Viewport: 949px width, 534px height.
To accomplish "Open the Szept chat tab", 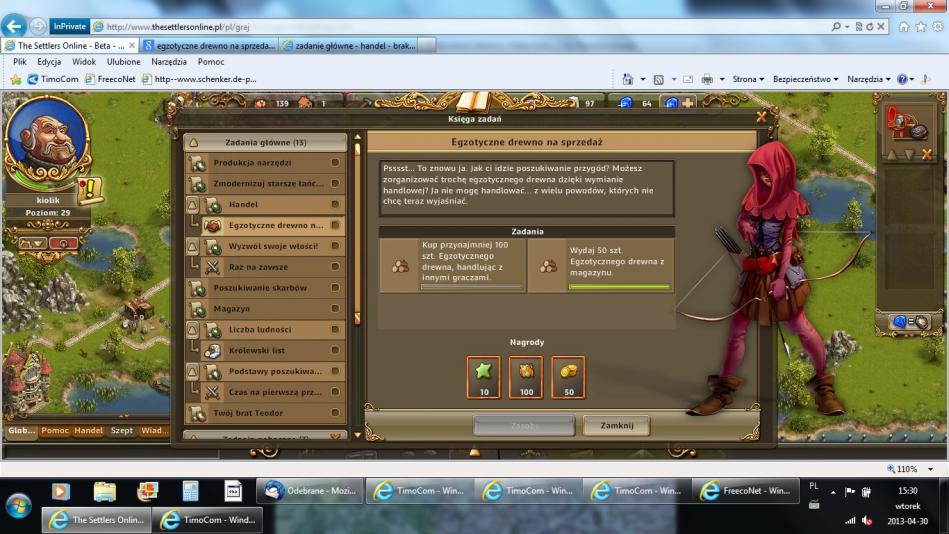I will click(x=121, y=431).
